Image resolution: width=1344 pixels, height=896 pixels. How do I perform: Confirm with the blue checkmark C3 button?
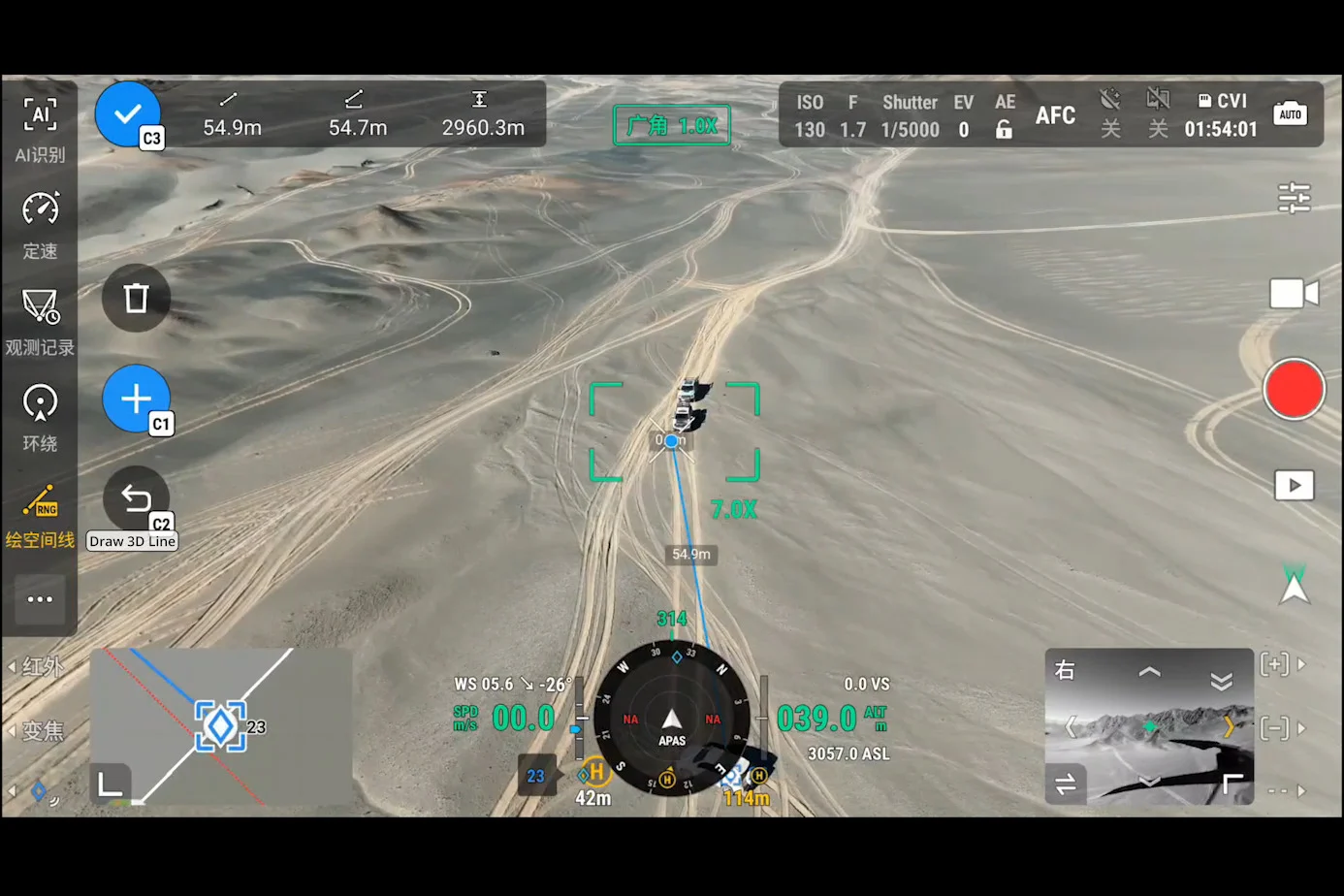point(127,113)
